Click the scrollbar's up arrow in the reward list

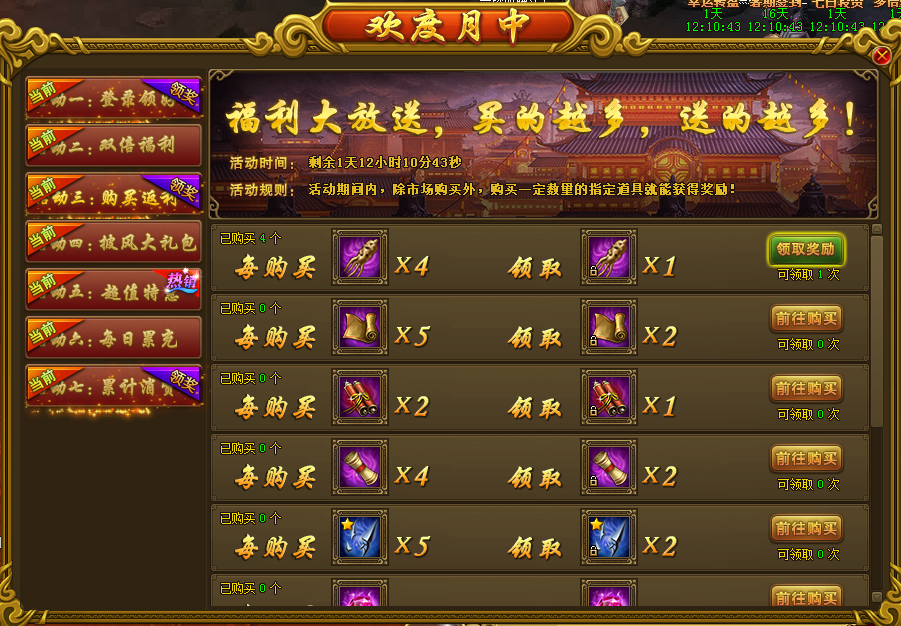(877, 230)
